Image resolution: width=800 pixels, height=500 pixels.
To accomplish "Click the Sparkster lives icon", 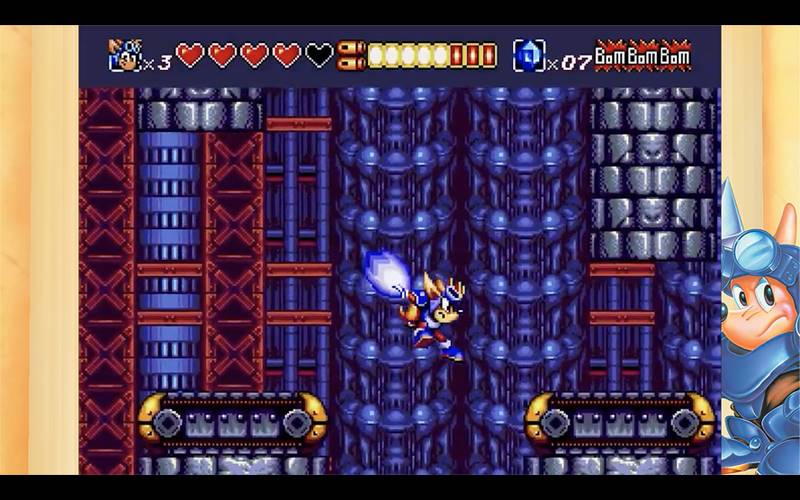I will (124, 55).
